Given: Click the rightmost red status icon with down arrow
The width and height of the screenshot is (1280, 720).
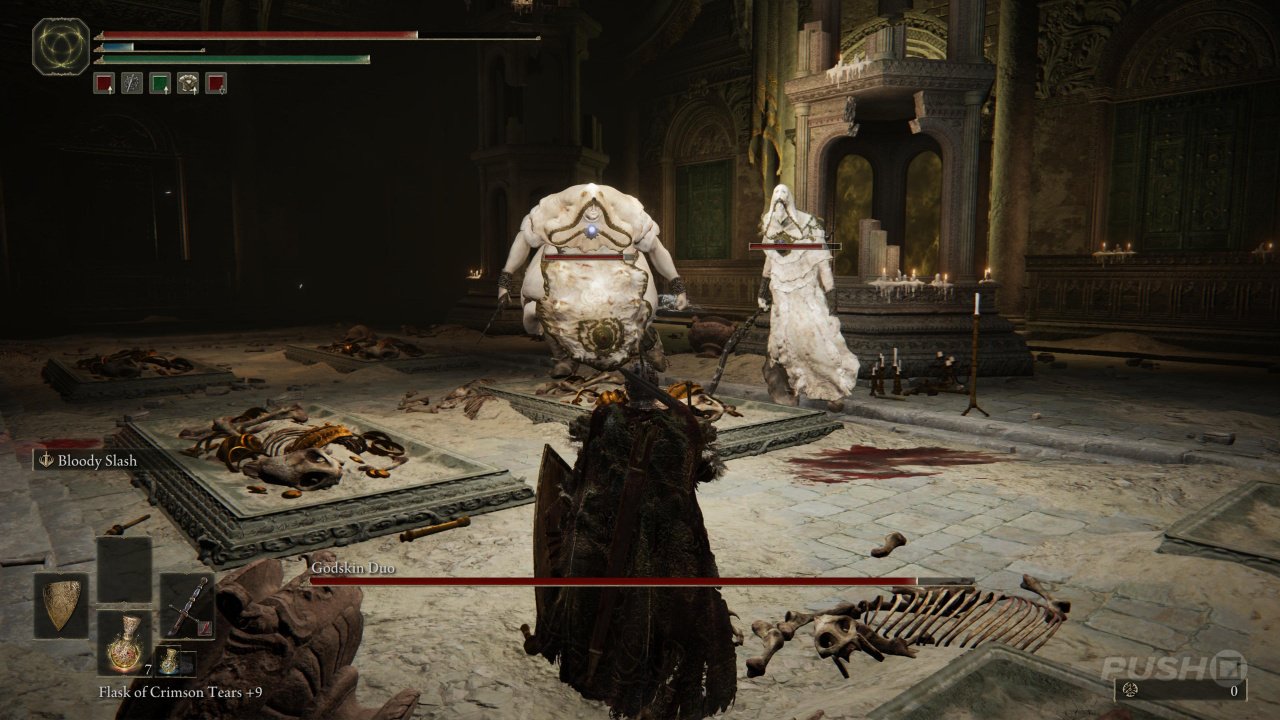Looking at the screenshot, I should pyautogui.click(x=217, y=82).
